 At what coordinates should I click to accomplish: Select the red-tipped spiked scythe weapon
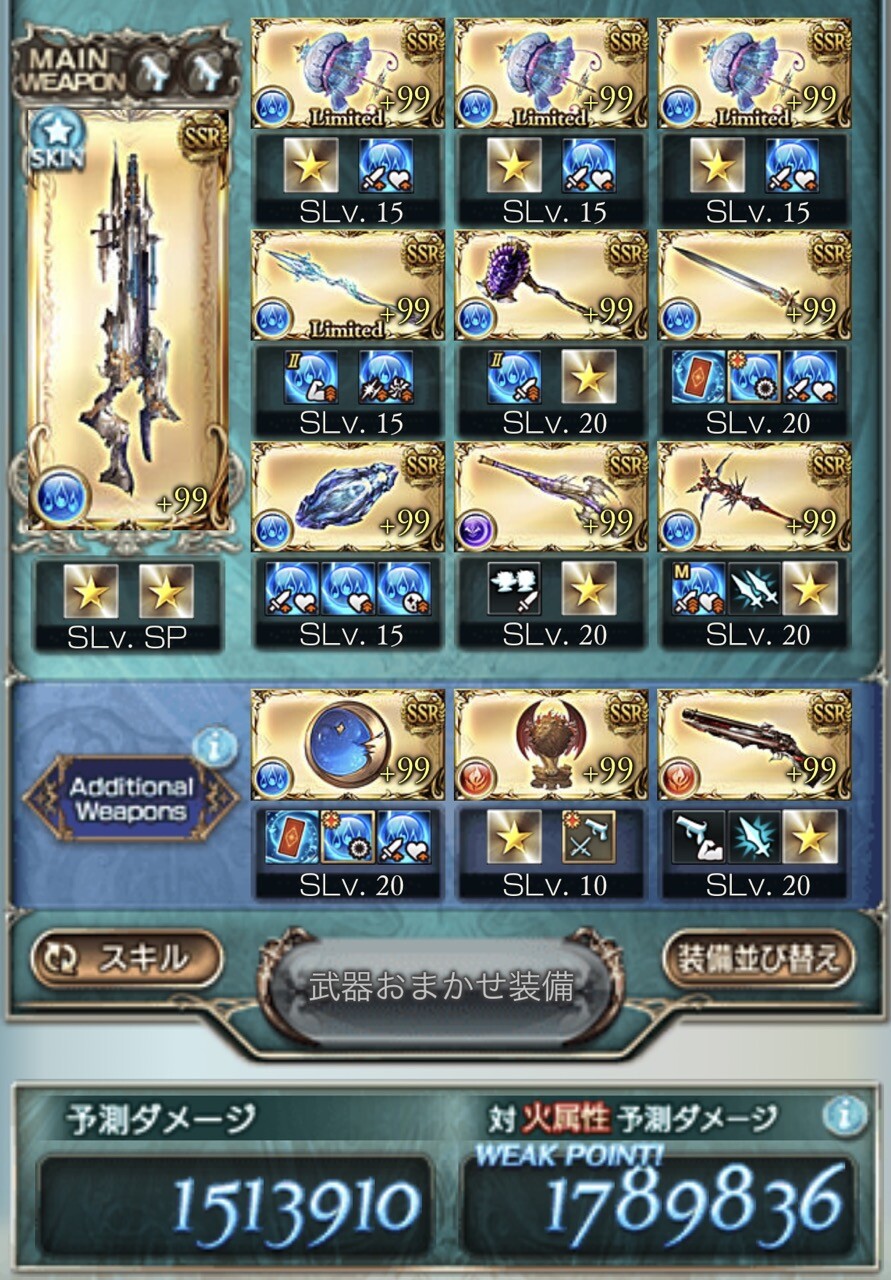pyautogui.click(x=755, y=499)
